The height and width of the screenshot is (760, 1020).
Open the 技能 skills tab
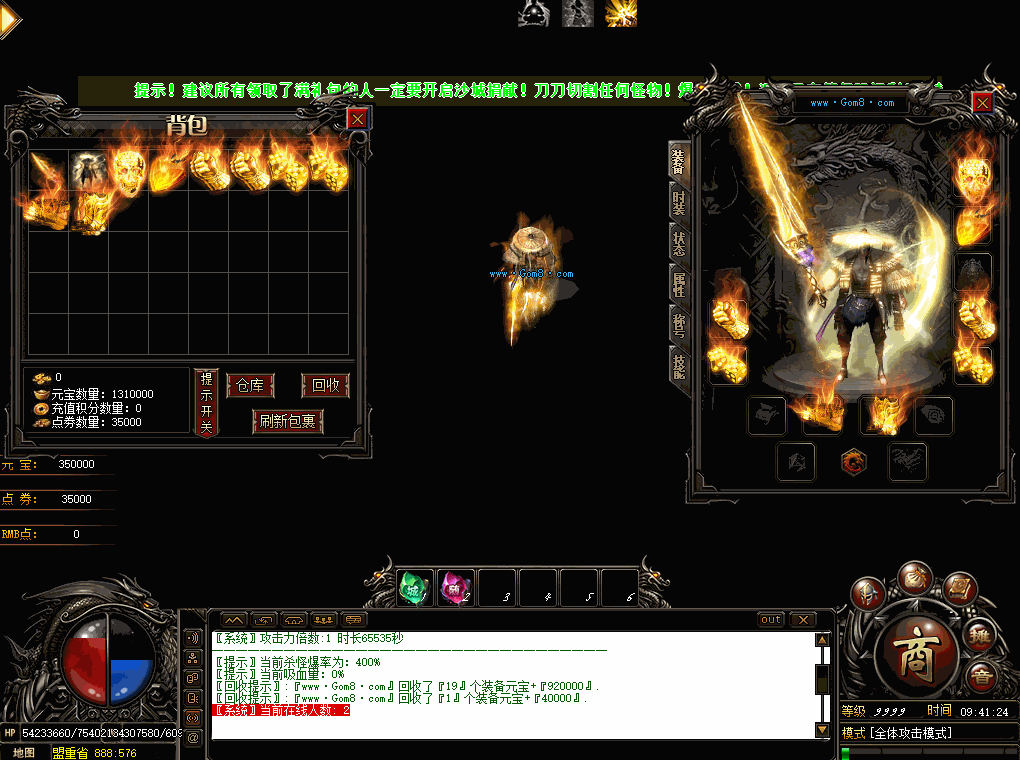pos(679,367)
